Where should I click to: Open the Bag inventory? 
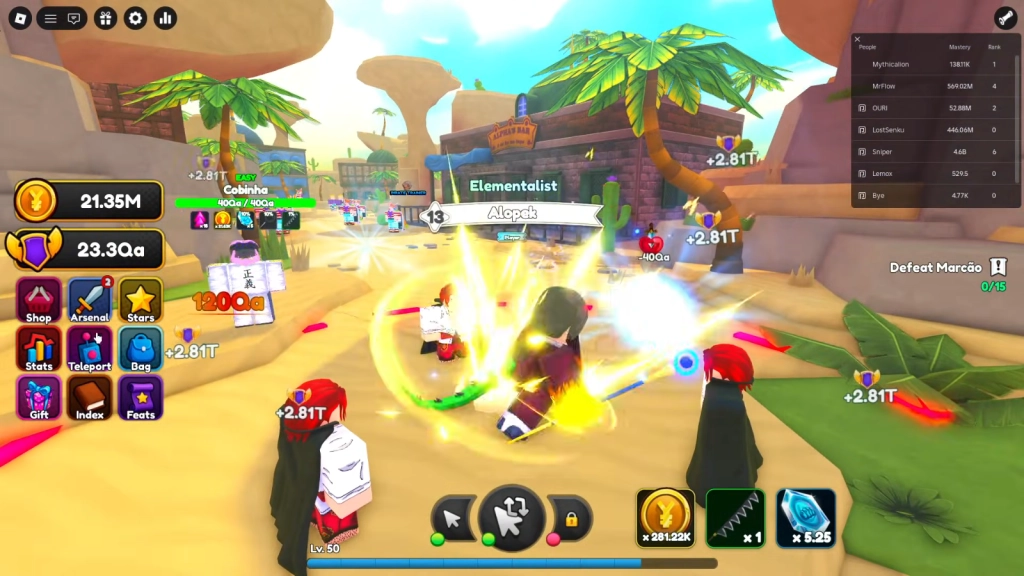point(141,350)
